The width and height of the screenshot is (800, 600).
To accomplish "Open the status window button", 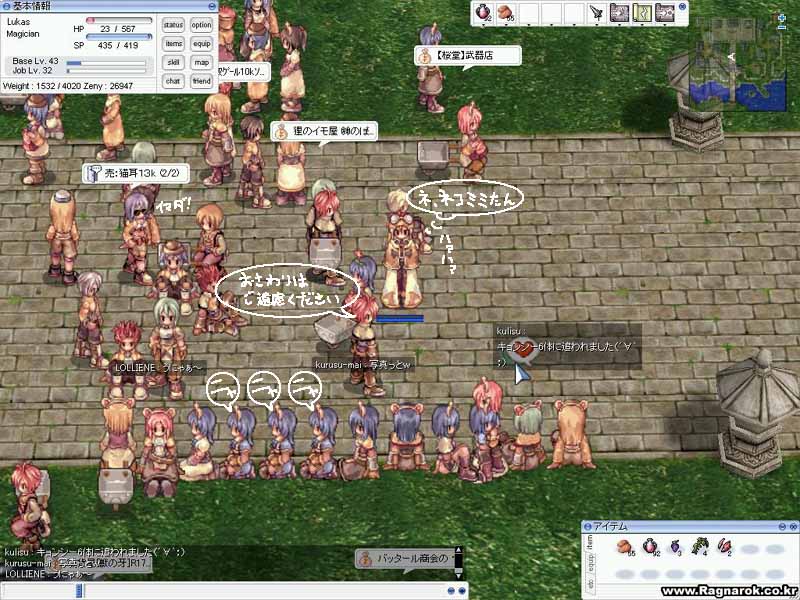I will [174, 25].
